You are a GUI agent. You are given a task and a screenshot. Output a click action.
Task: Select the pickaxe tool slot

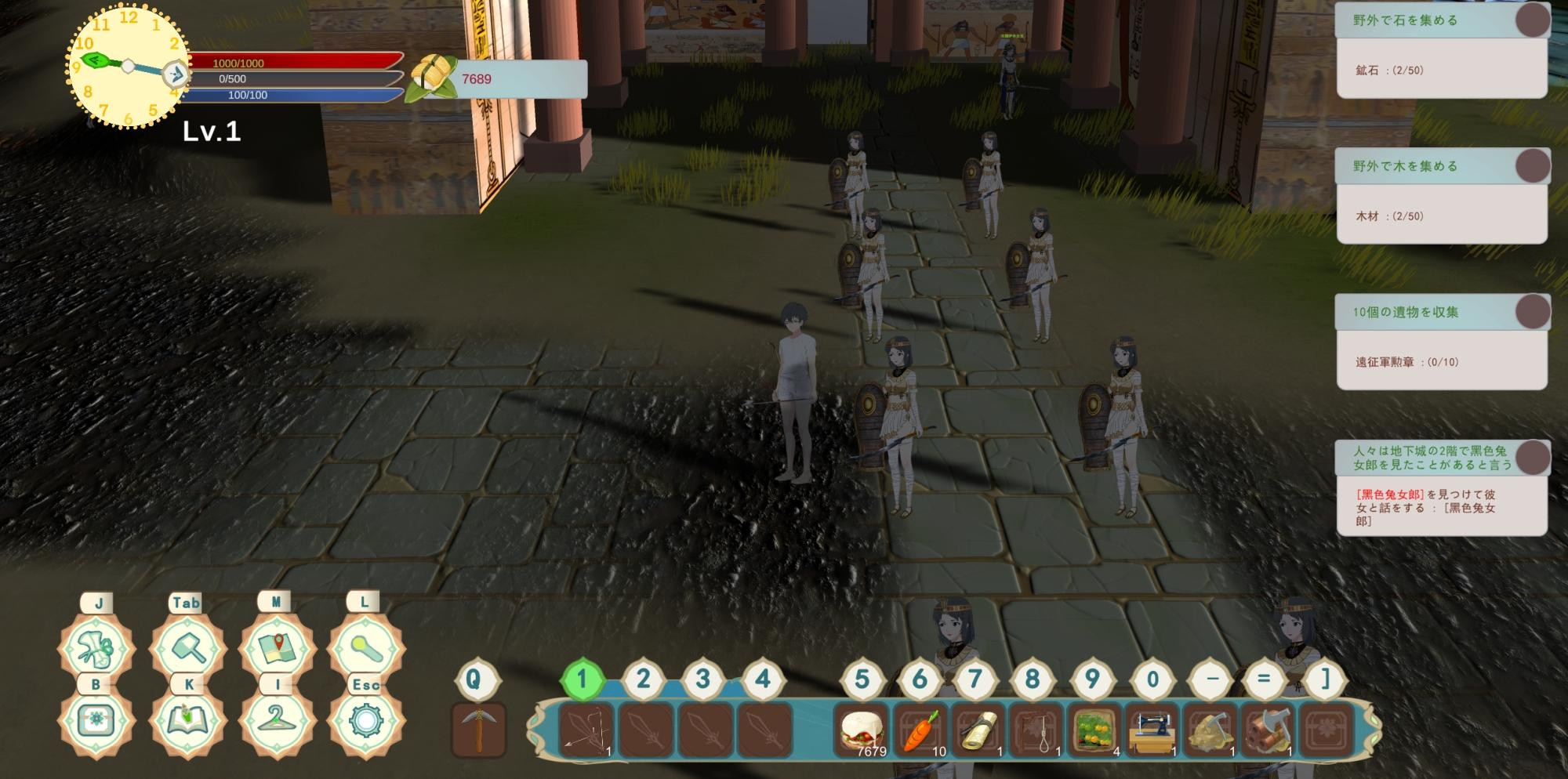pos(479,730)
